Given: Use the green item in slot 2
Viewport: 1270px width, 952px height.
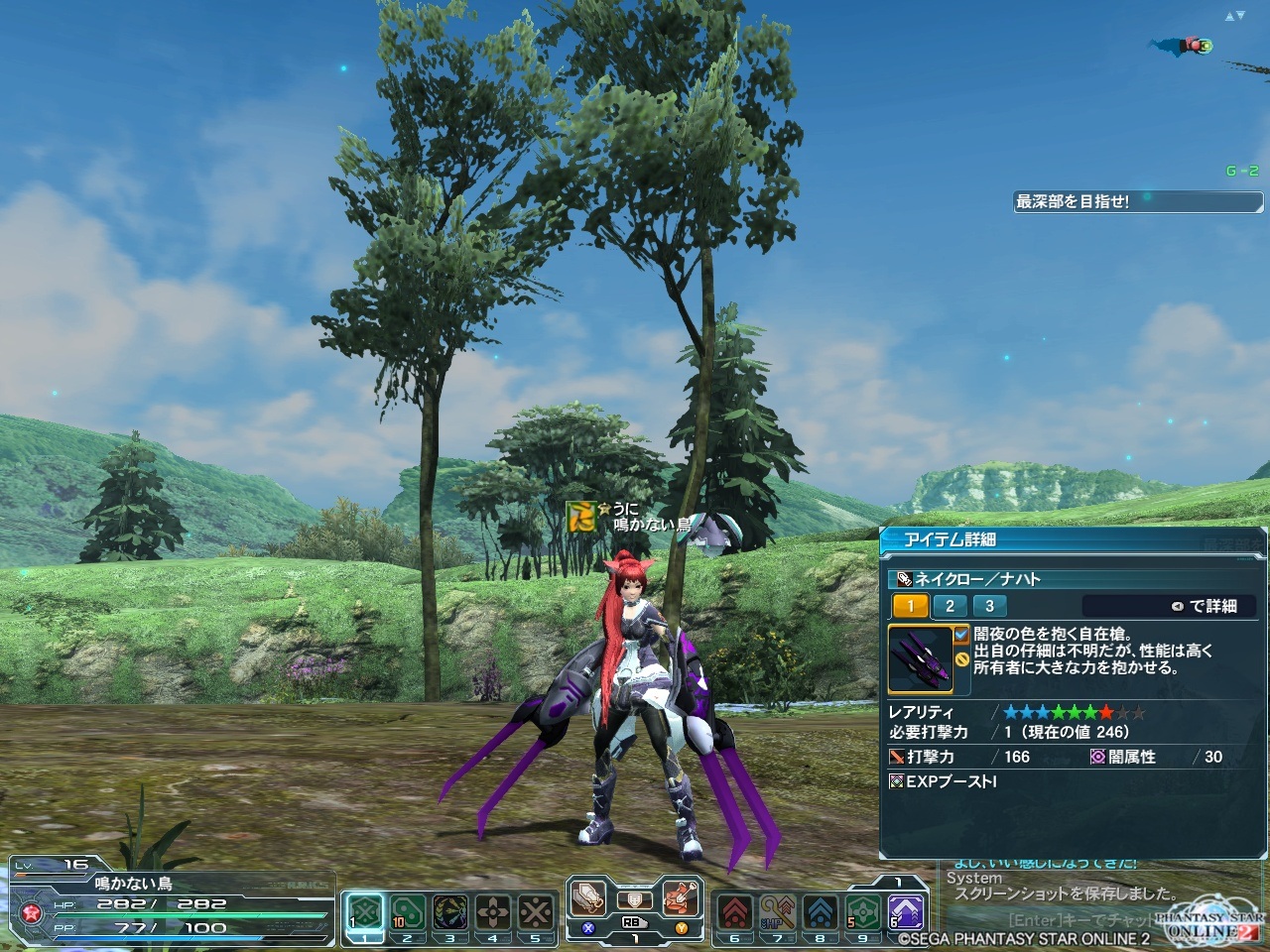Looking at the screenshot, I should tap(408, 912).
